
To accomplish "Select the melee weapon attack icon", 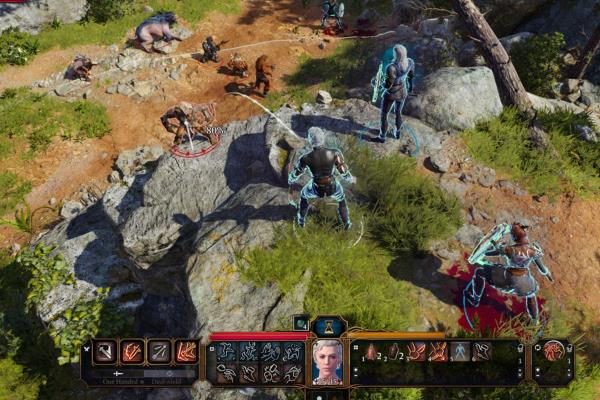I will (105, 352).
